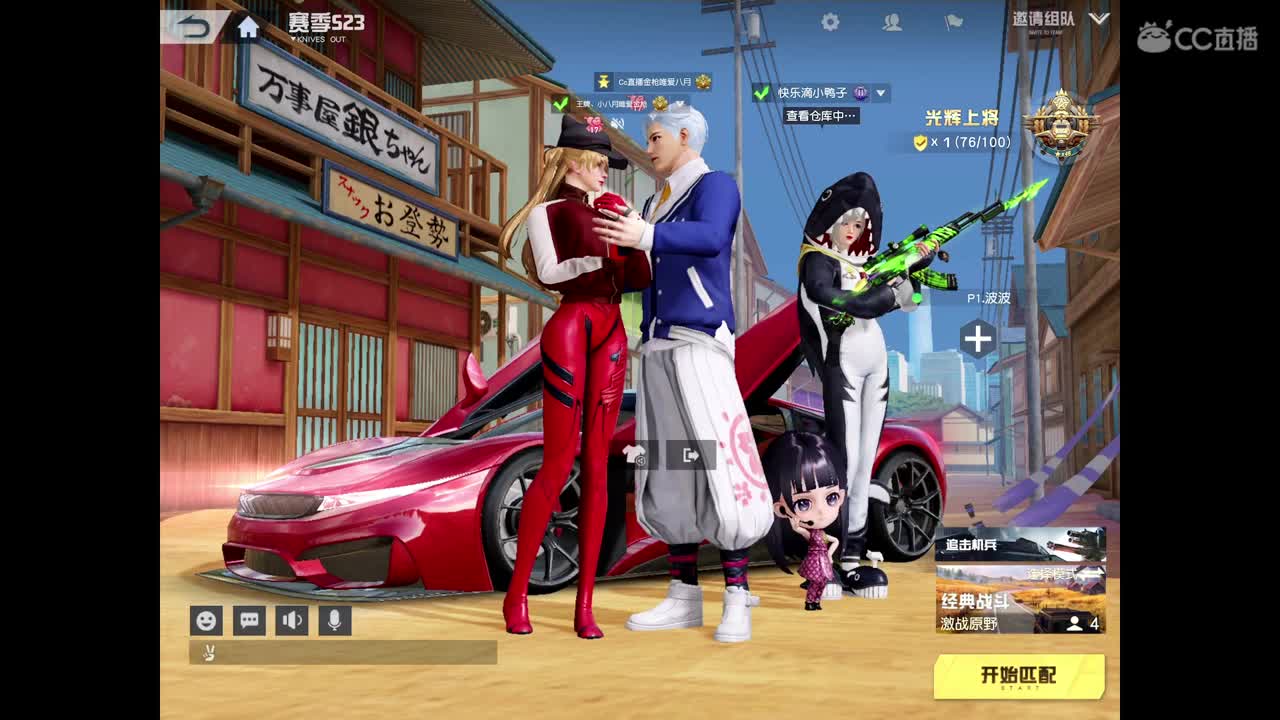Screen dimensions: 1280x720
Task: Open the chat message icon
Action: [x=248, y=622]
